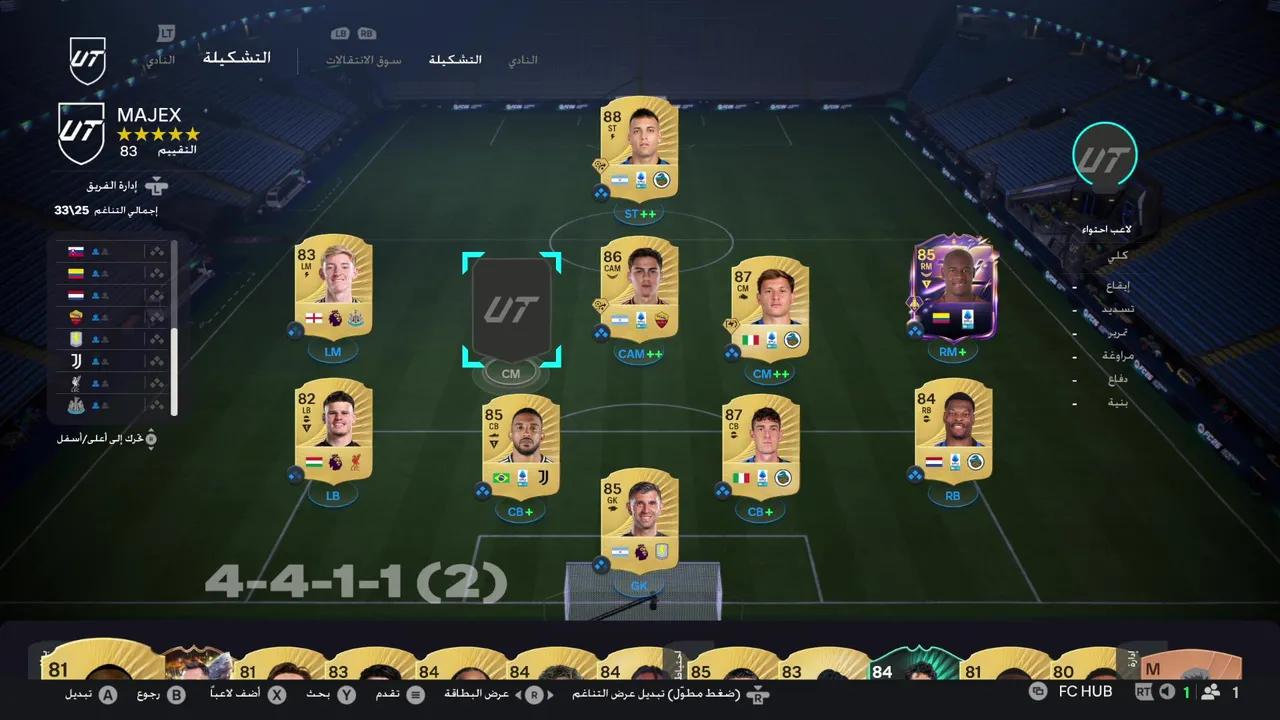Select the Juventus club badge in the chemistry sidebar
The width and height of the screenshot is (1280, 720).
coord(76,360)
